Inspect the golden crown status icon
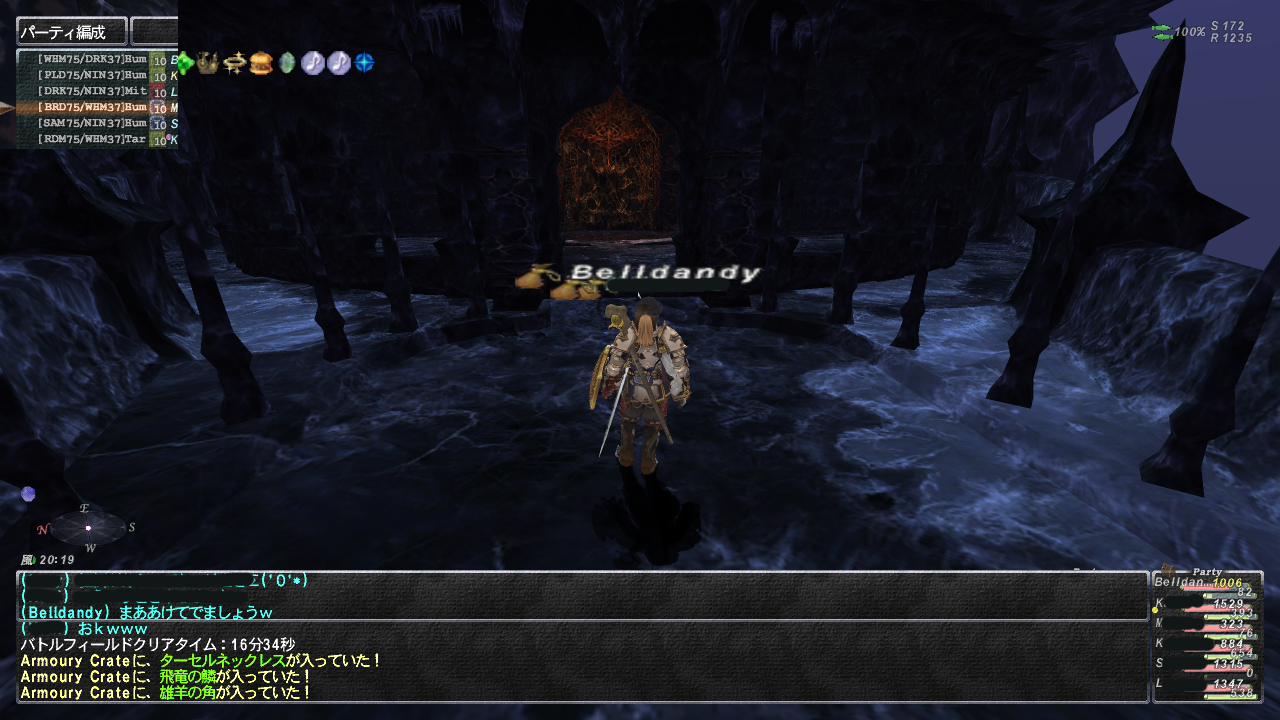This screenshot has height=720, width=1280. (x=209, y=63)
